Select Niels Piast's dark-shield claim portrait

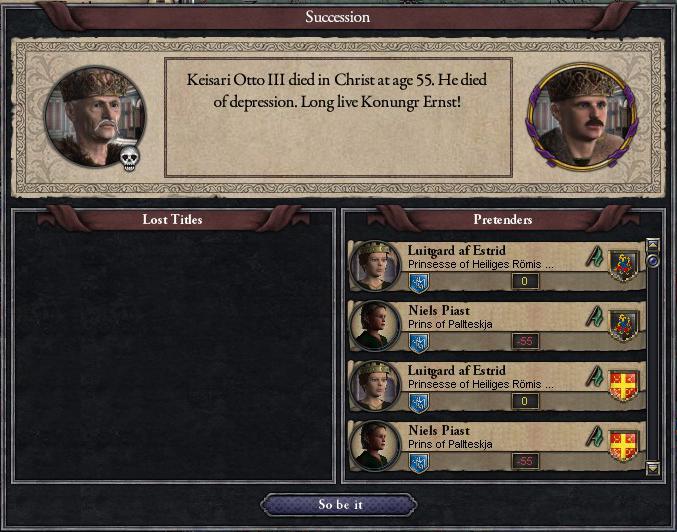pos(375,325)
